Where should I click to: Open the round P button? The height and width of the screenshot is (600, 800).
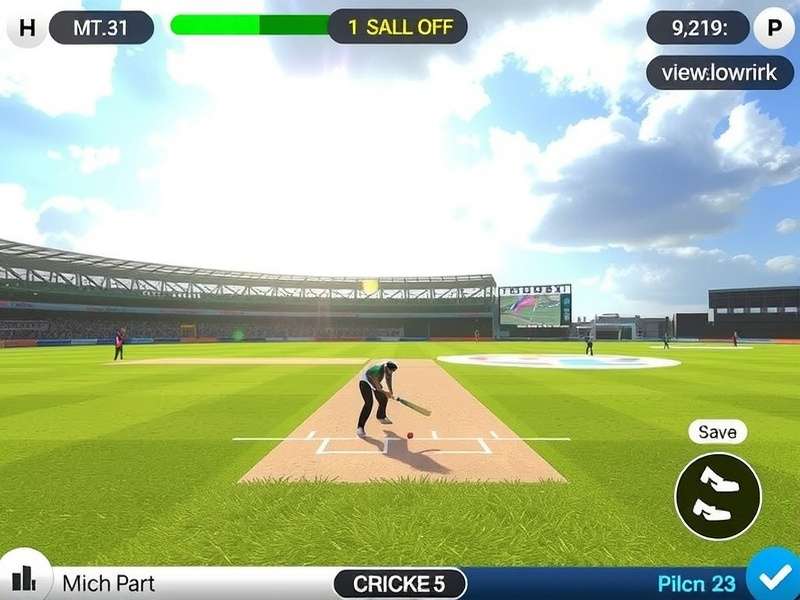point(773,27)
